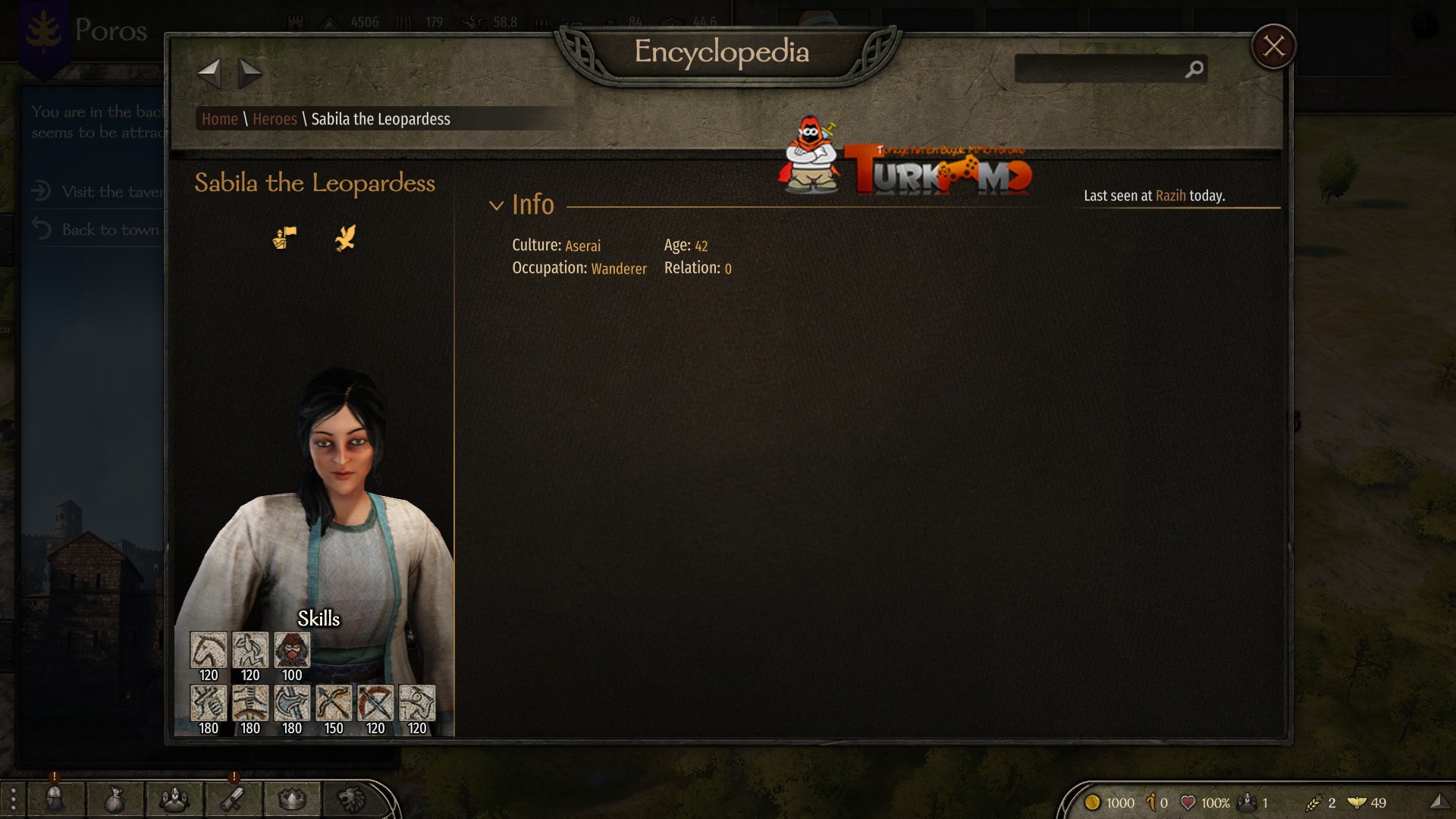Open the Quests log via the scroll icon
The image size is (1456, 819).
pos(233,799)
